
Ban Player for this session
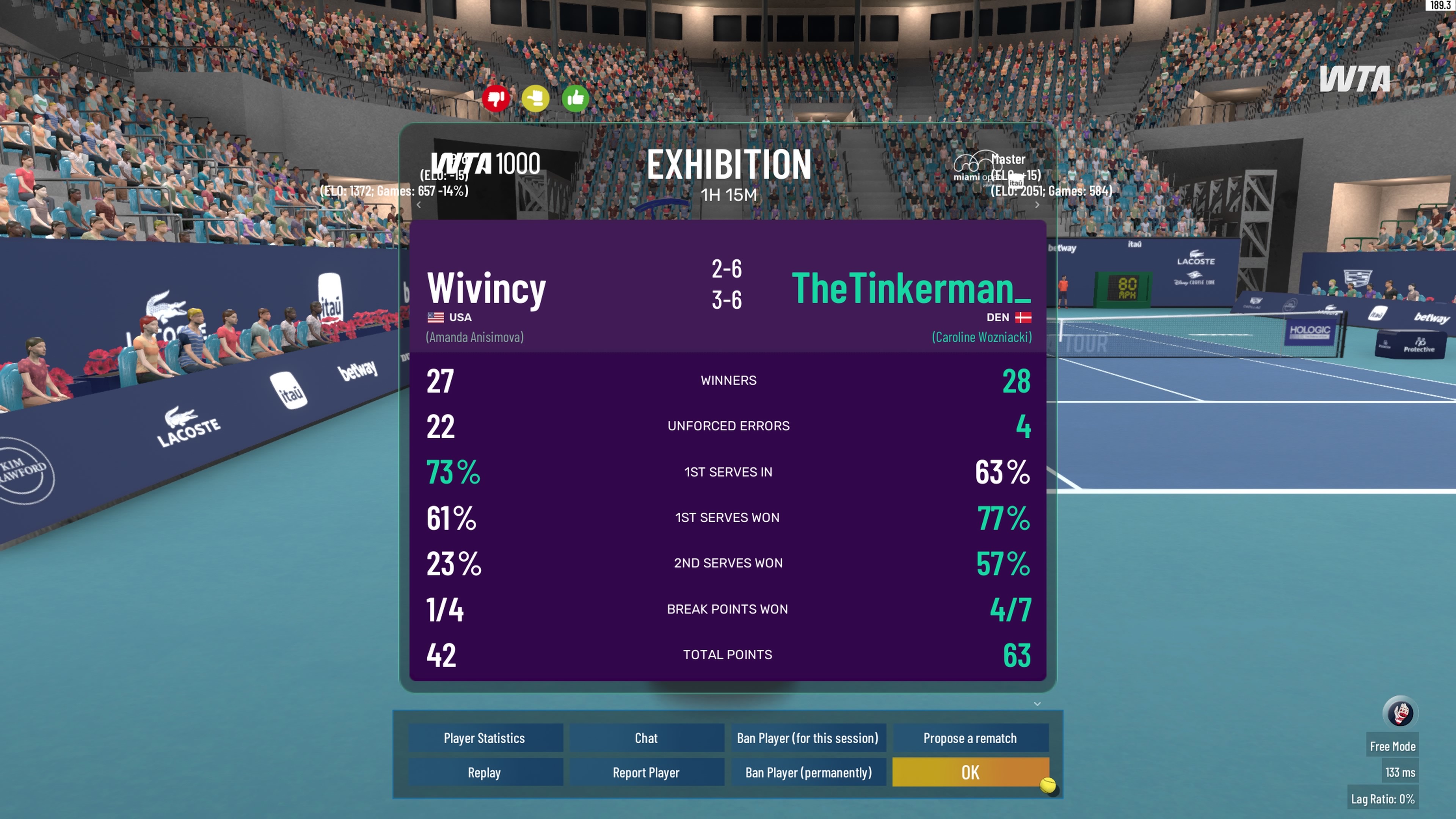click(x=808, y=737)
